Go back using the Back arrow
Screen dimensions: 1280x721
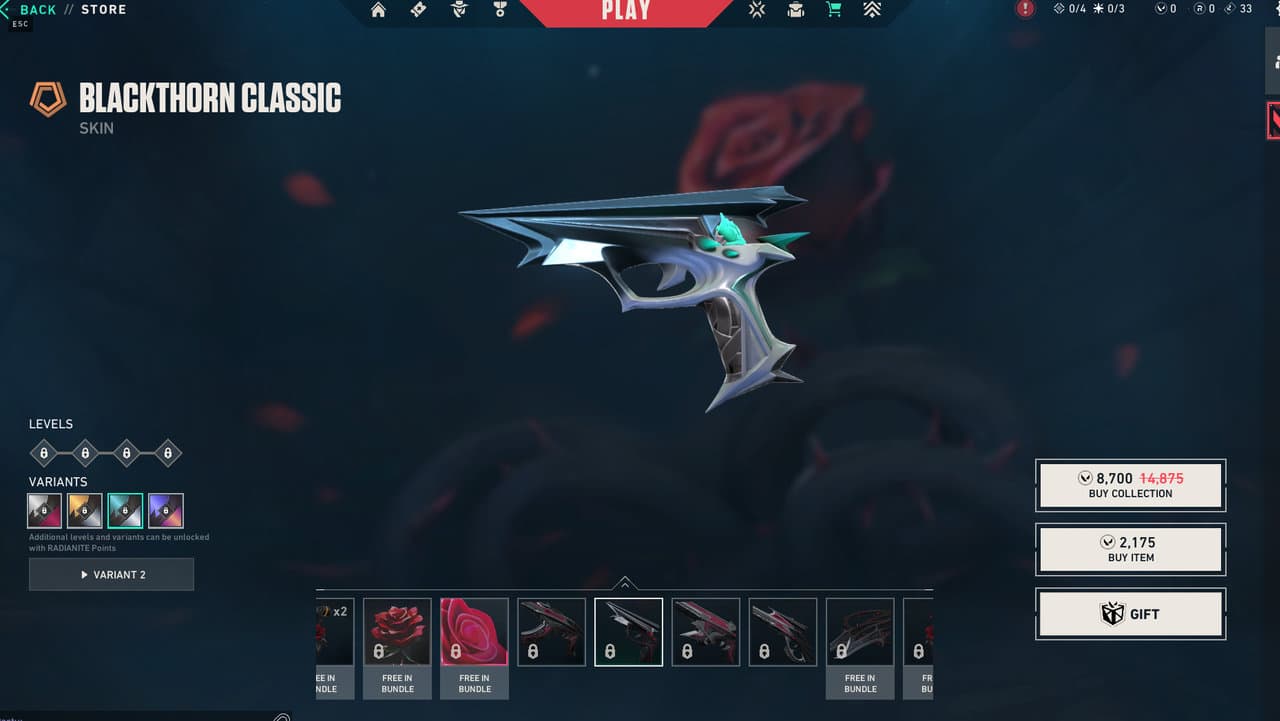30,10
